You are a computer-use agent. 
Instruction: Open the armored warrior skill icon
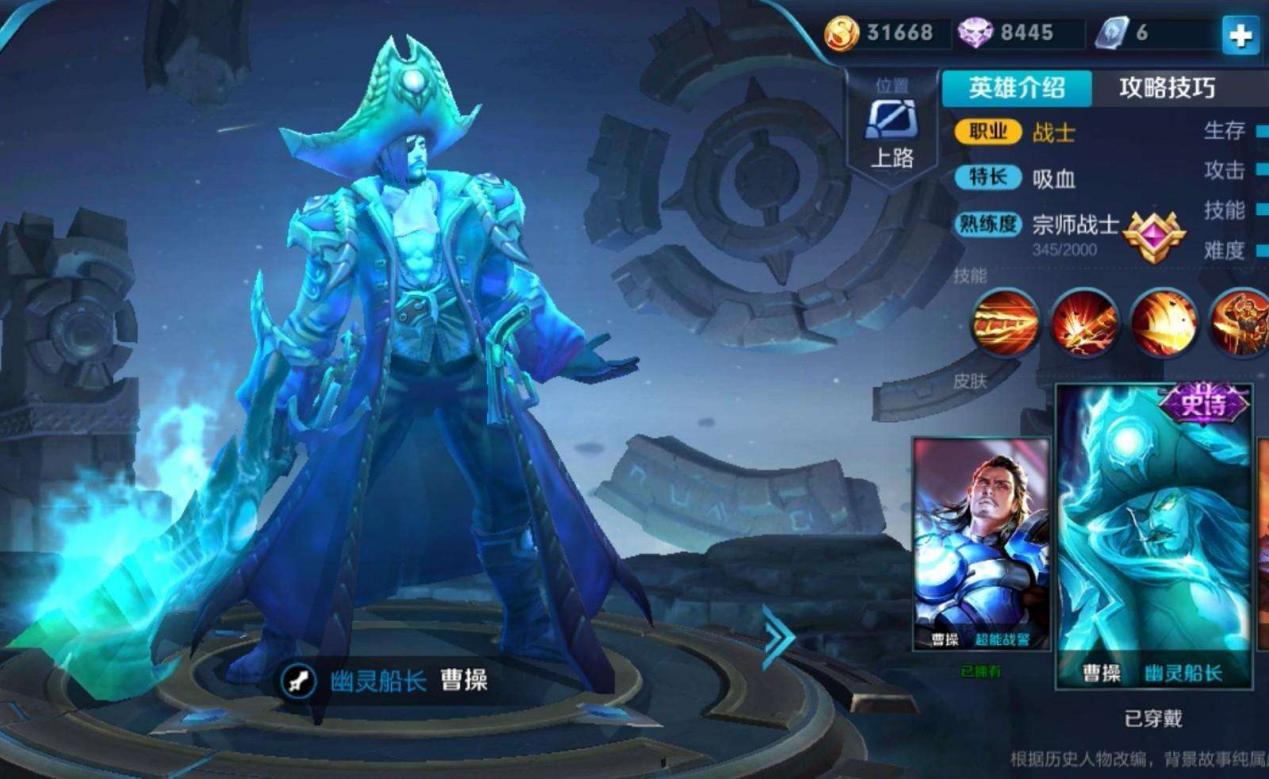coord(1242,323)
